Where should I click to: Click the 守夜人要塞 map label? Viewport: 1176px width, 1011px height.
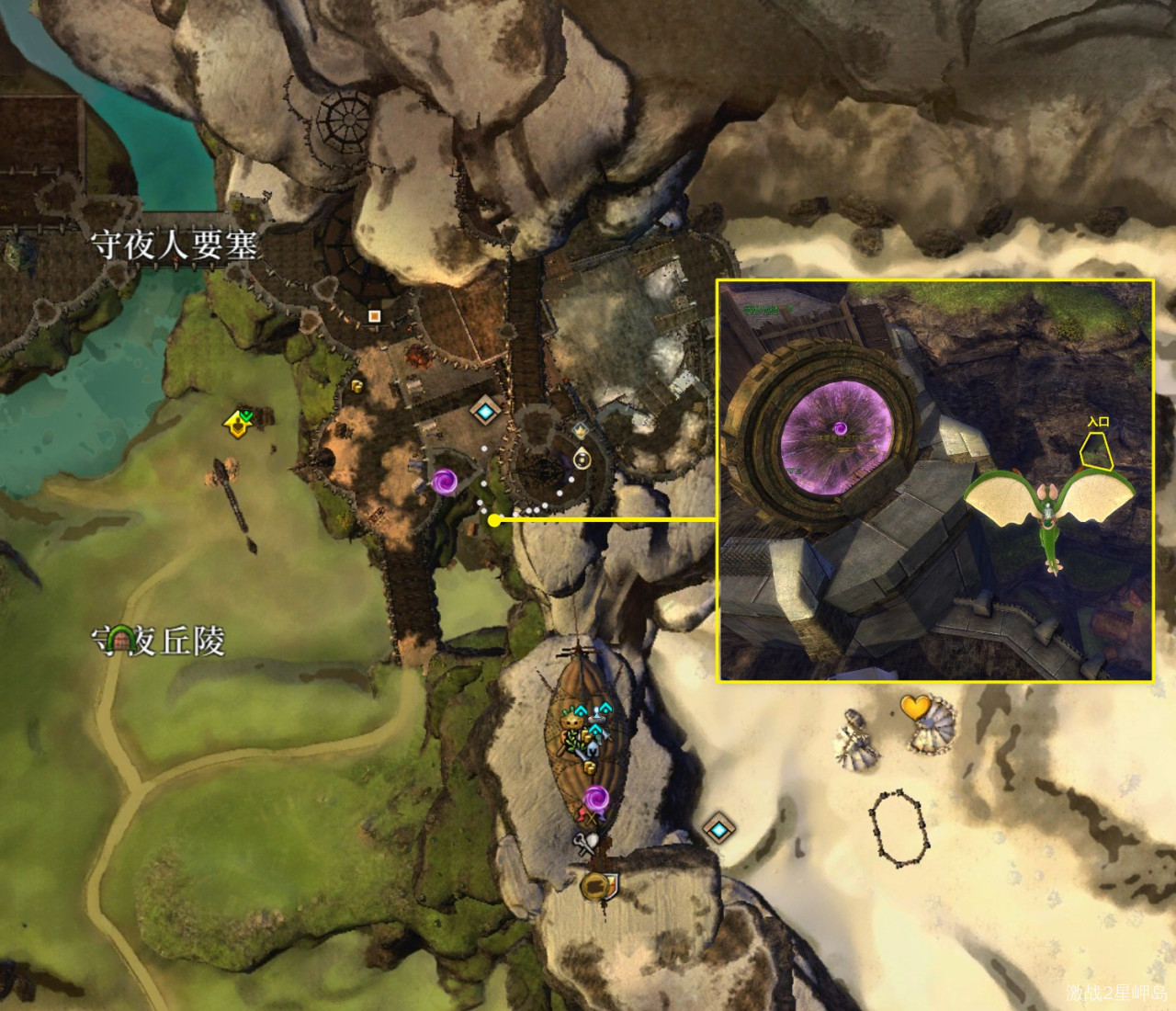pos(174,245)
